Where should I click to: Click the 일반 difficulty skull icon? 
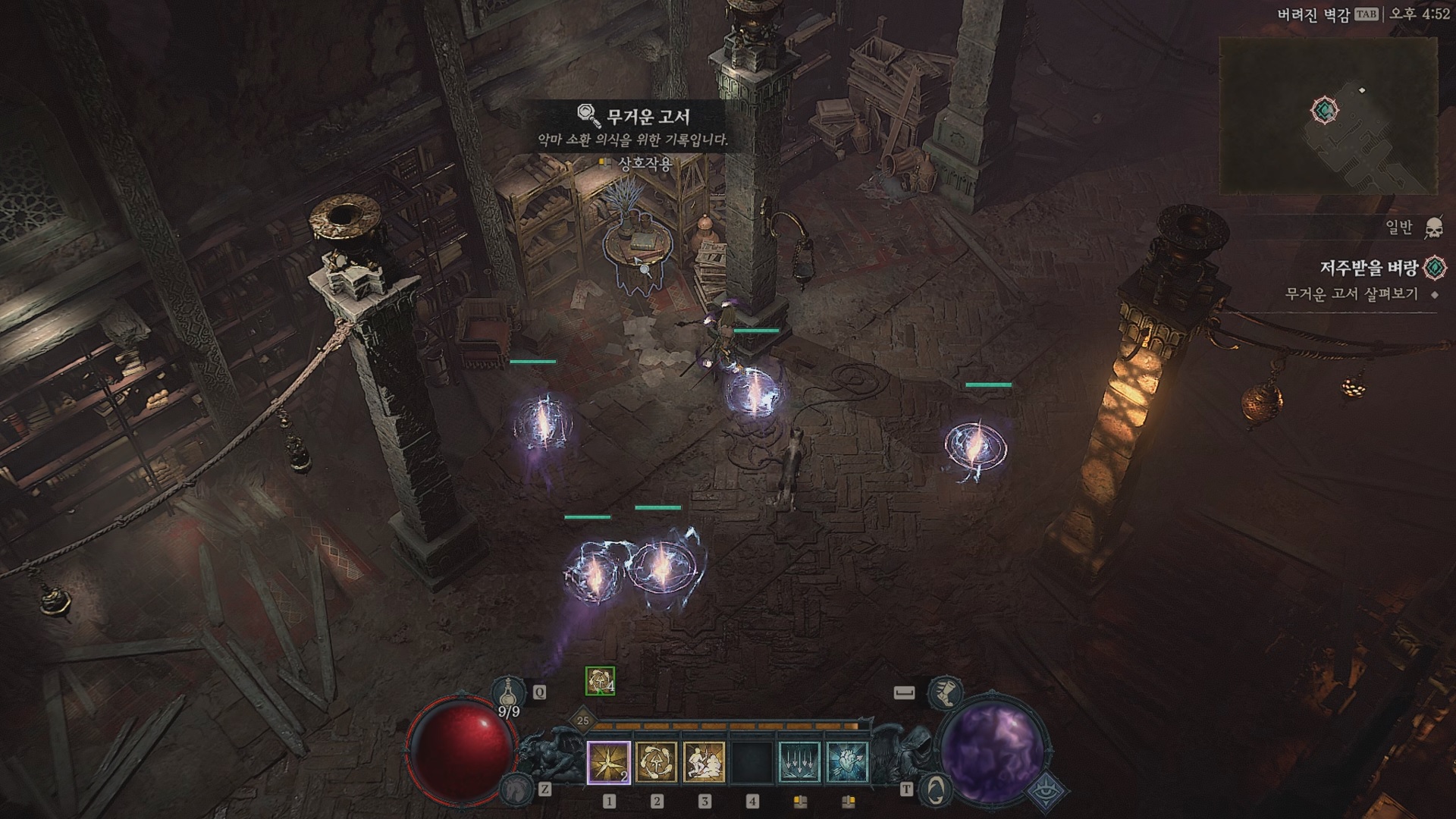pyautogui.click(x=1433, y=227)
